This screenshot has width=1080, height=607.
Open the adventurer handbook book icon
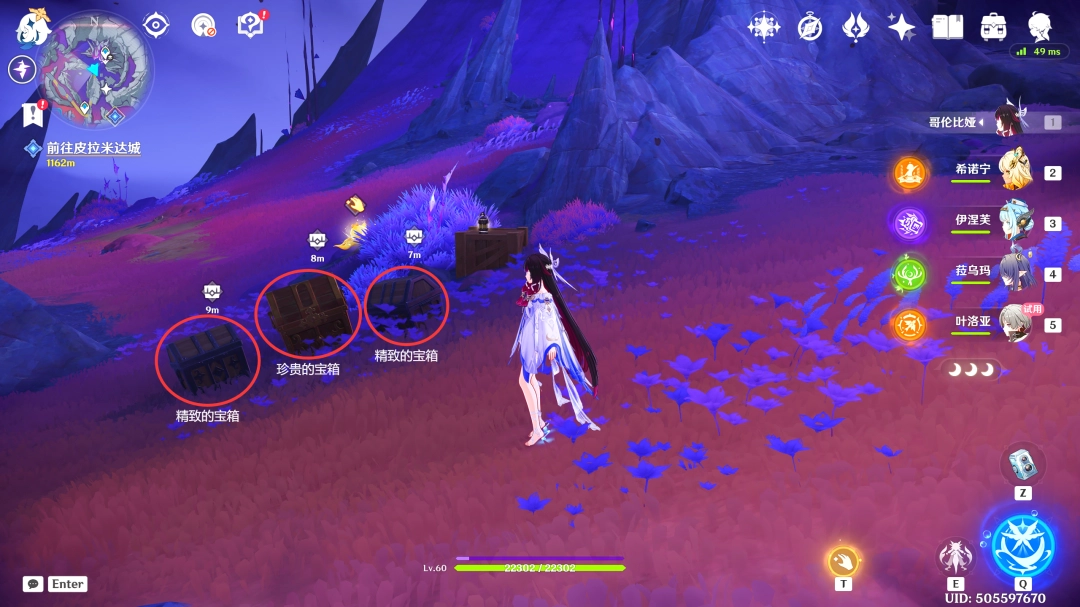click(947, 27)
